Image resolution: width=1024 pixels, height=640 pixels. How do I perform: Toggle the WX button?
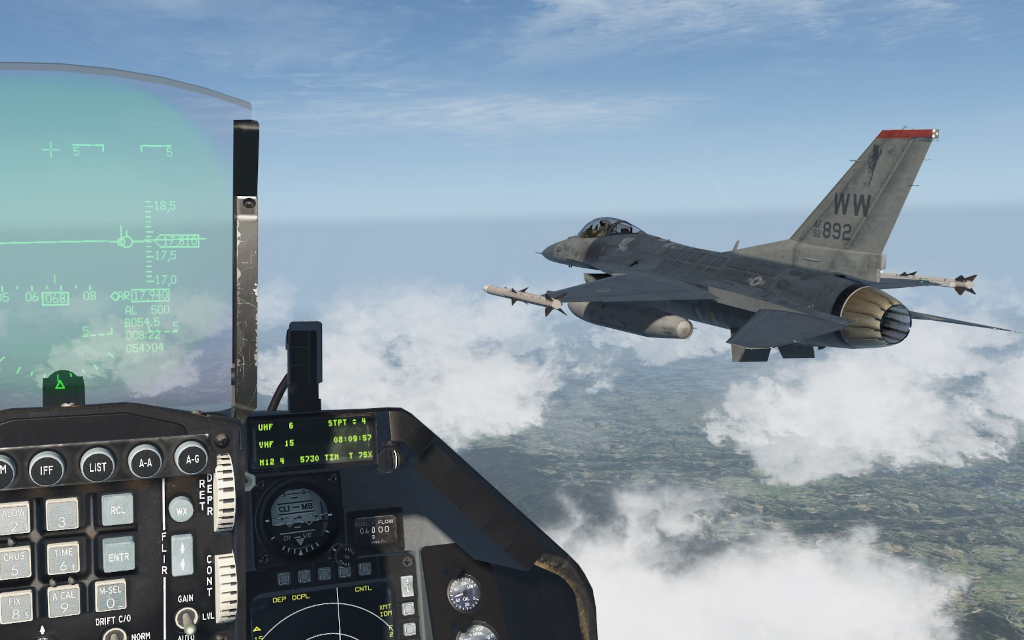(x=181, y=509)
